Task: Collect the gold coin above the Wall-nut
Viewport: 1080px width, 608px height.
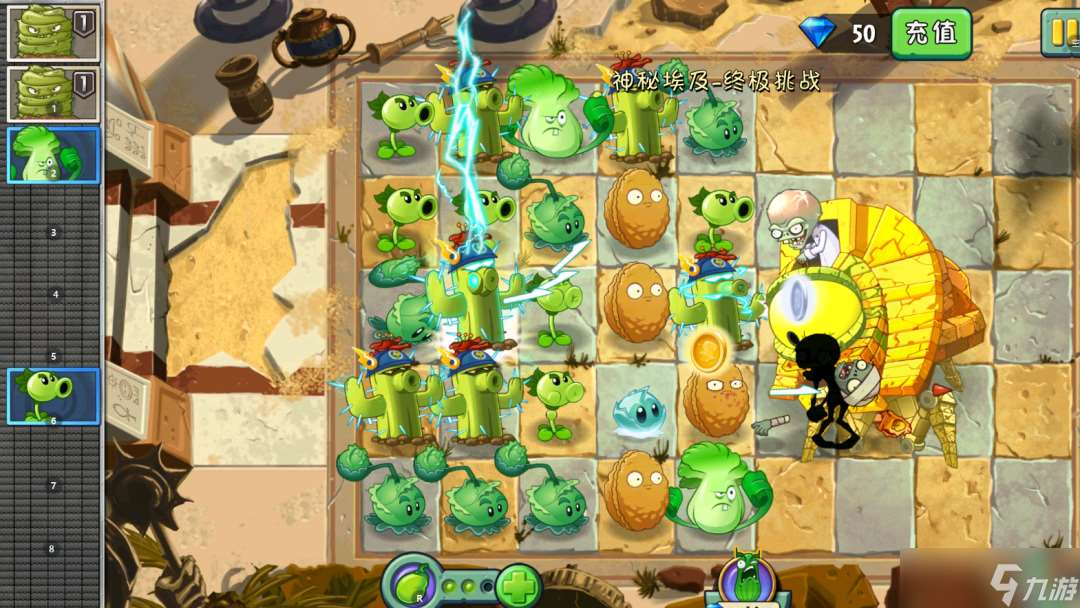Action: tap(707, 349)
